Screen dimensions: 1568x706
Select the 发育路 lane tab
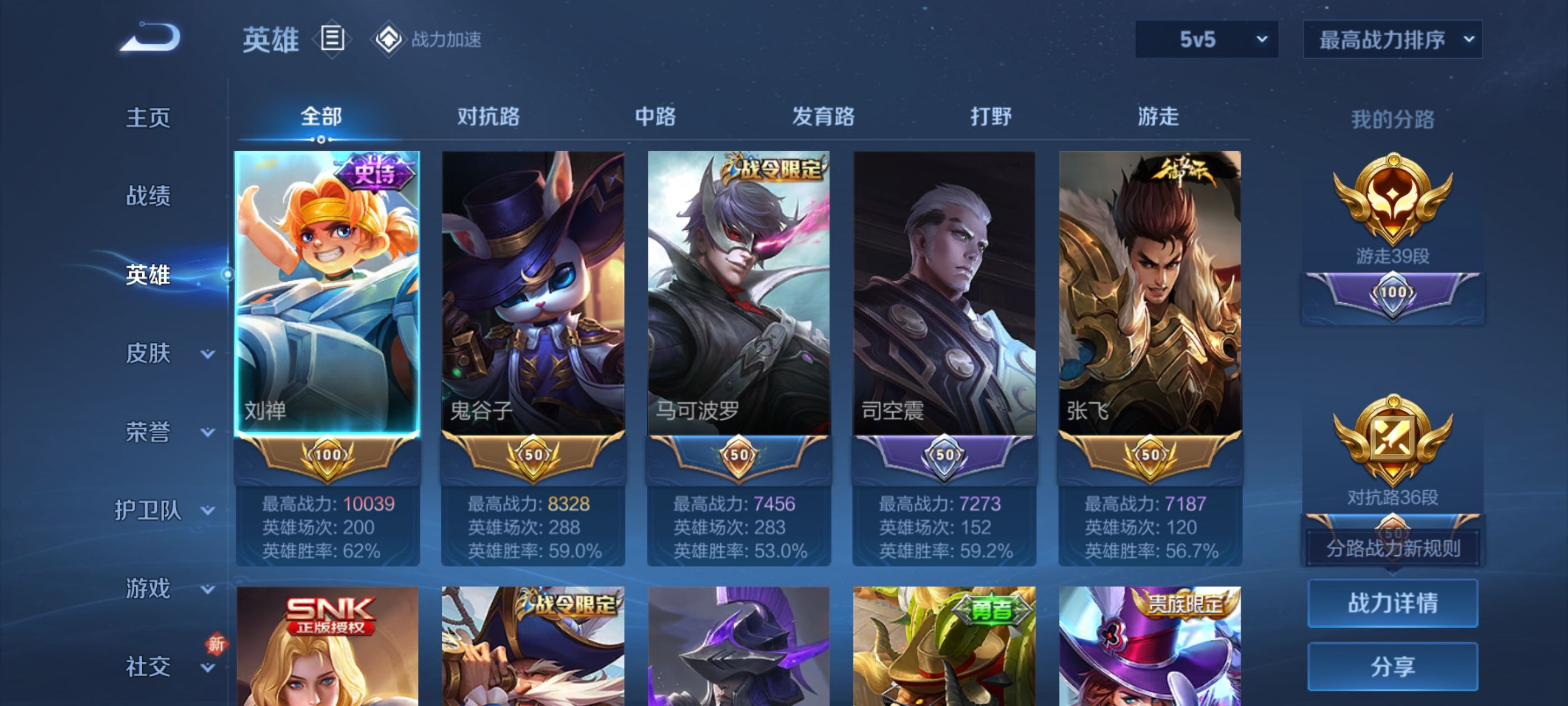(x=823, y=117)
